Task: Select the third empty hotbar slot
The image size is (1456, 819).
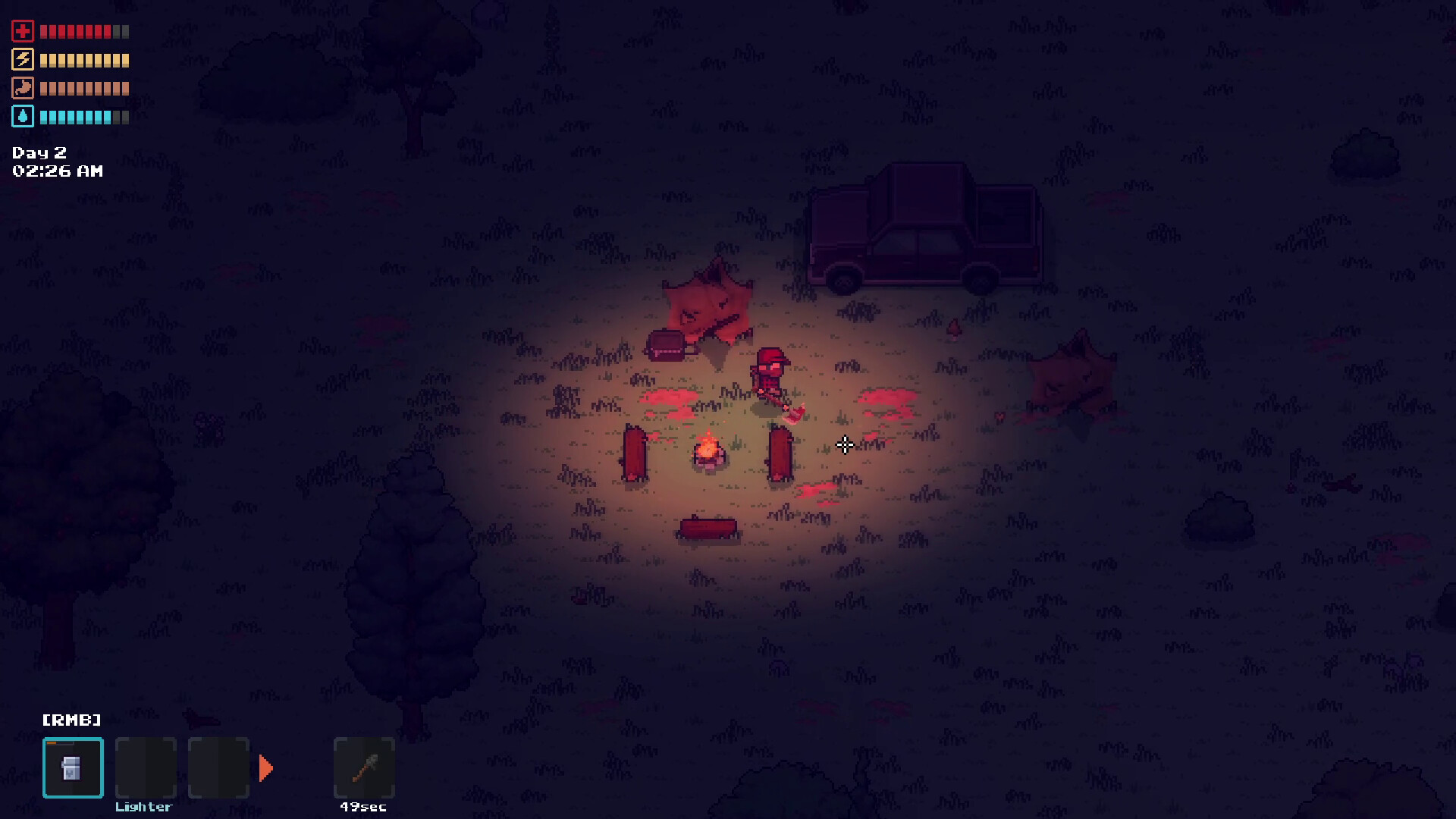Action: (x=218, y=767)
